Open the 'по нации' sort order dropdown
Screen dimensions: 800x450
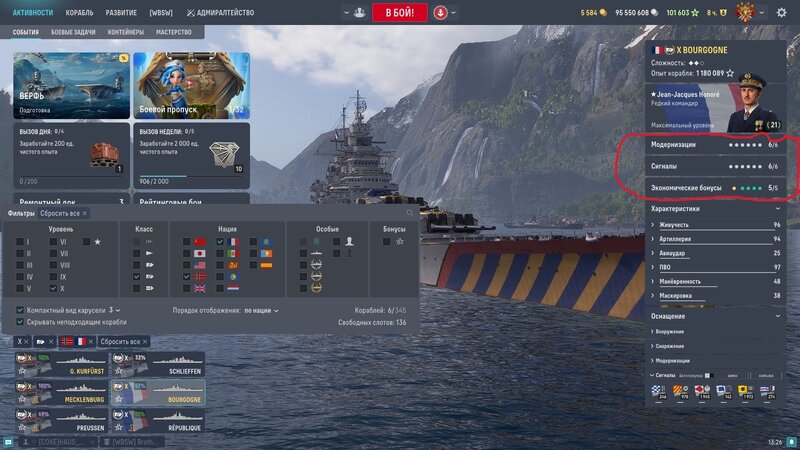tap(261, 310)
